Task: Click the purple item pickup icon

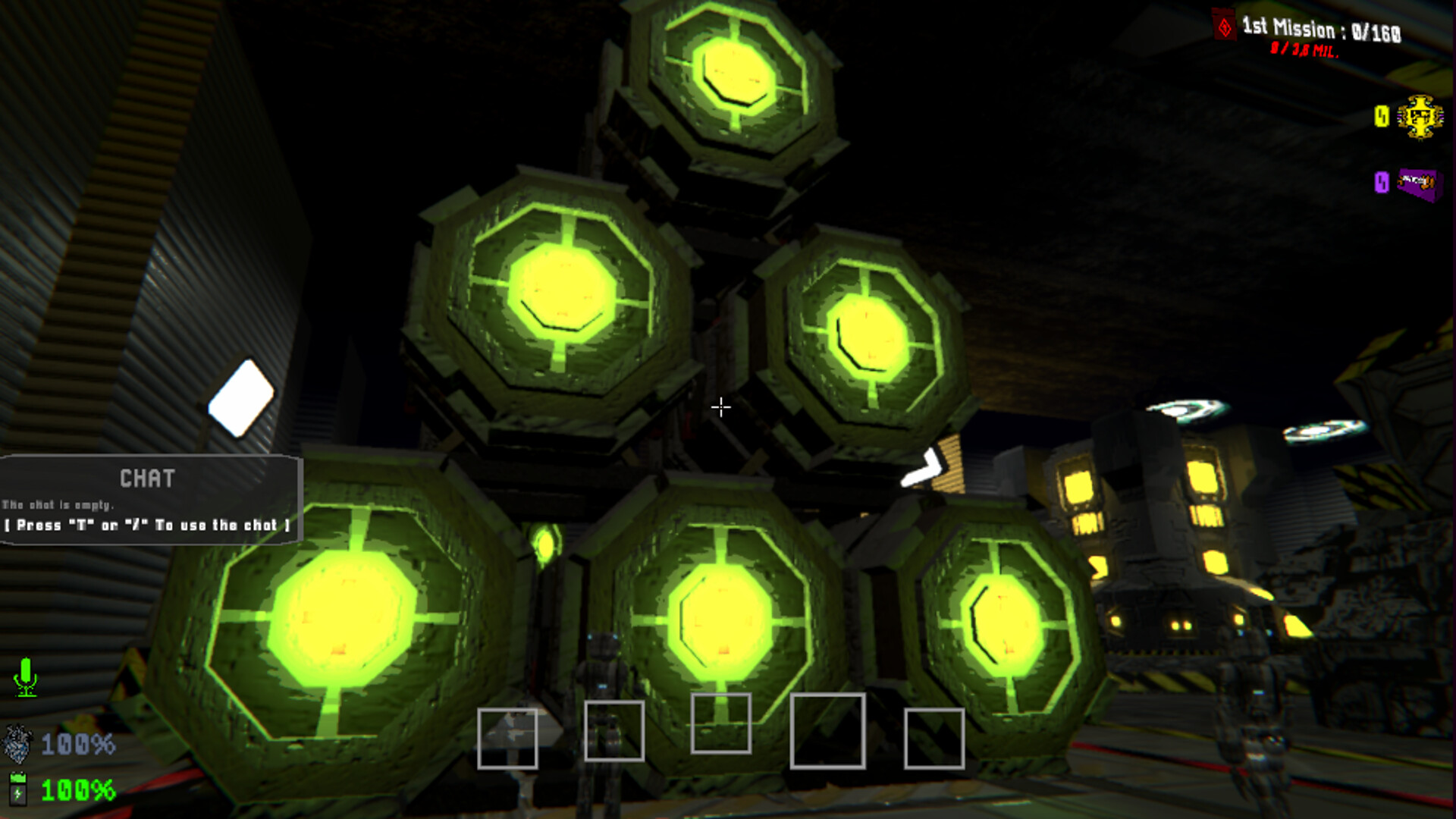Action: pyautogui.click(x=1417, y=180)
